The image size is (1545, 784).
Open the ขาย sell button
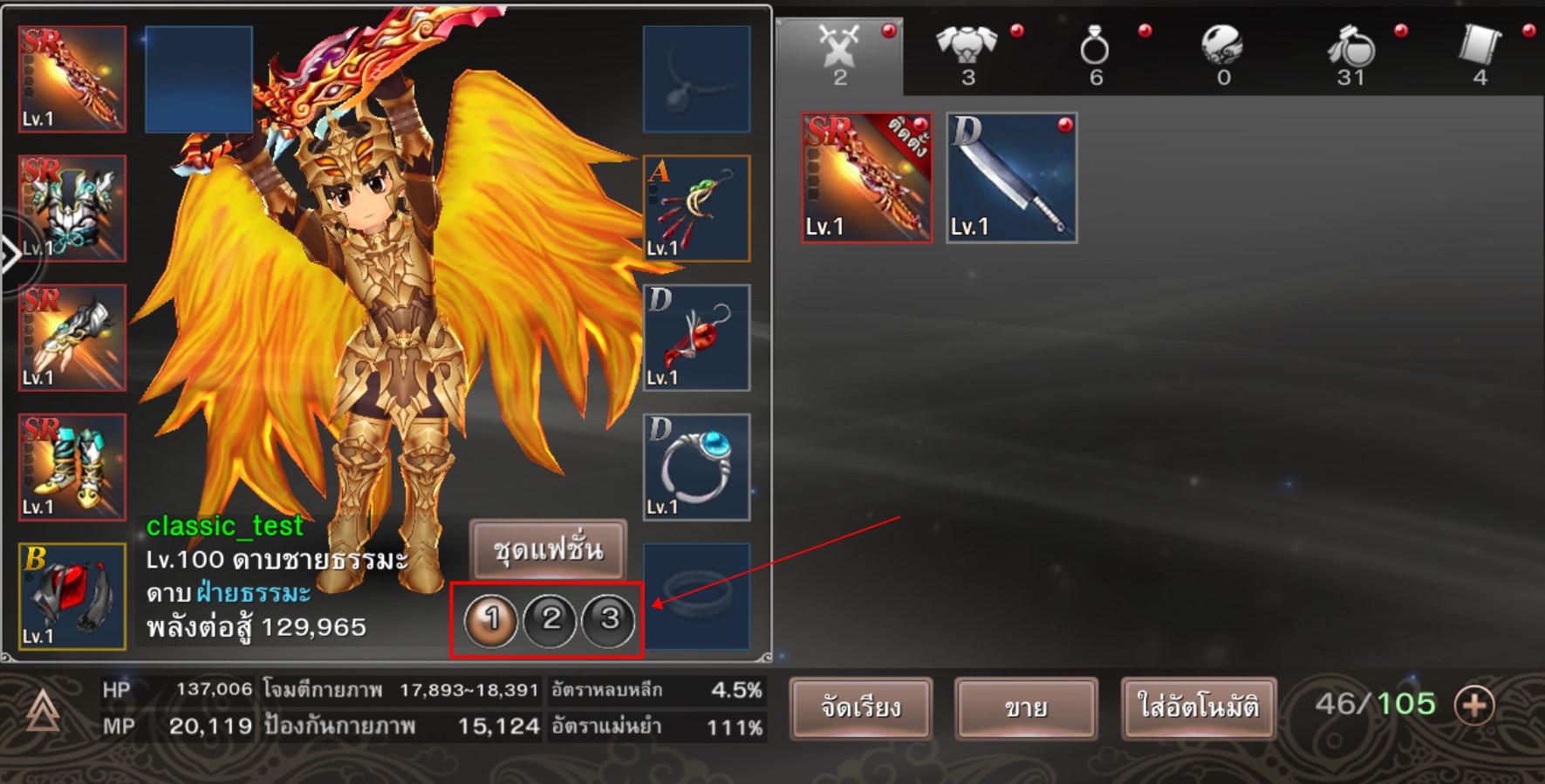(x=1026, y=707)
